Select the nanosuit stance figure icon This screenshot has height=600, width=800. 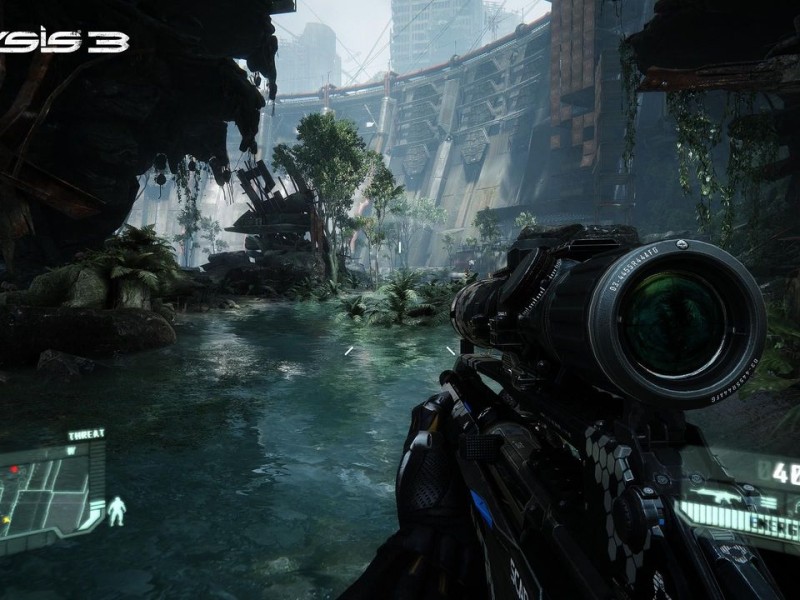[x=117, y=511]
